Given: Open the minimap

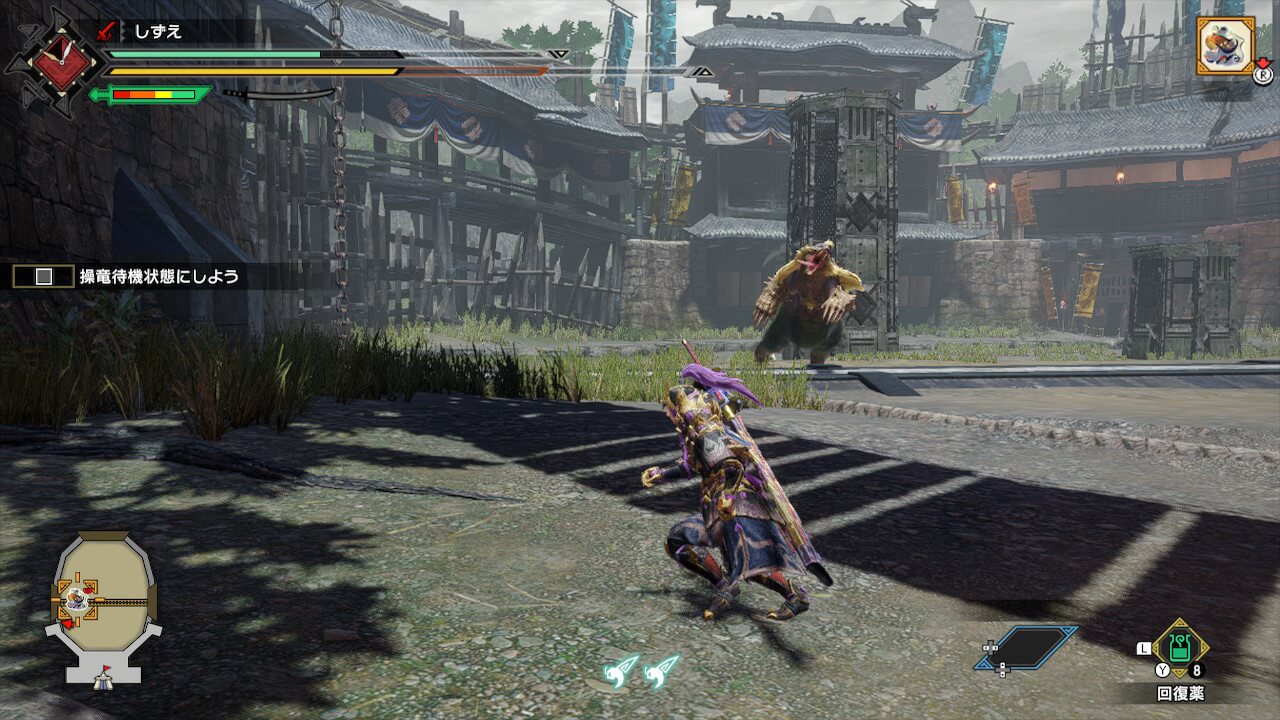Looking at the screenshot, I should [x=104, y=605].
